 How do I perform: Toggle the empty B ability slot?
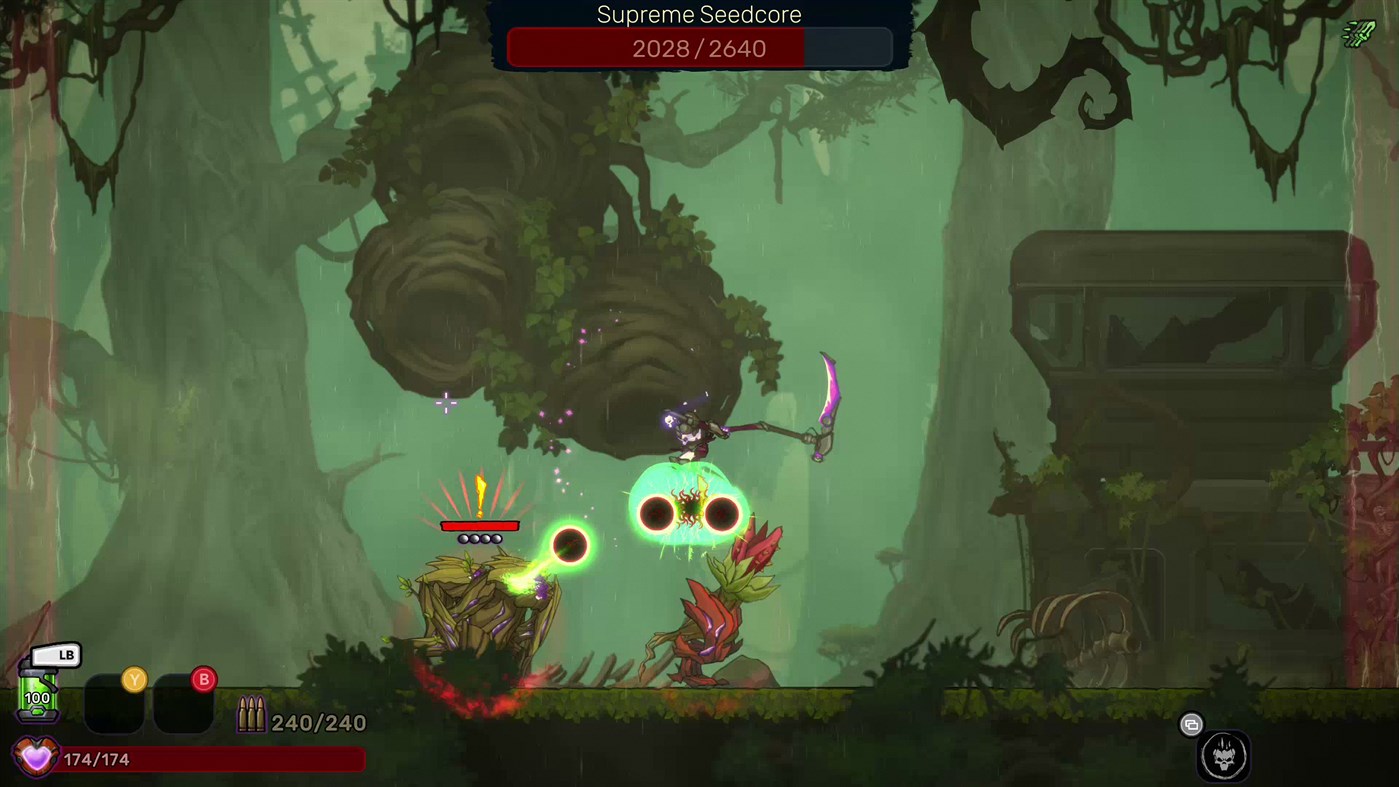tap(181, 704)
